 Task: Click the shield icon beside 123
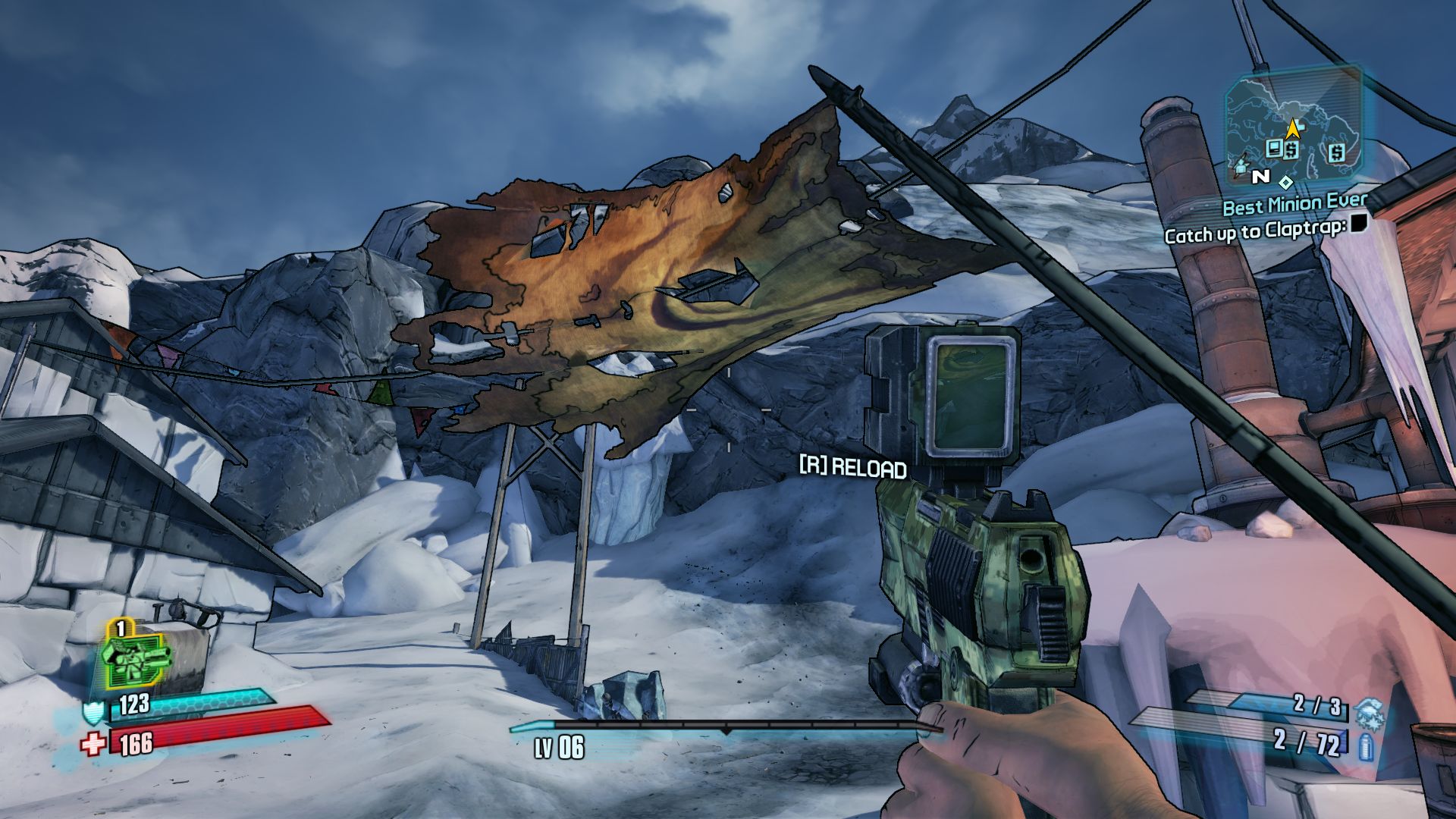click(x=94, y=713)
